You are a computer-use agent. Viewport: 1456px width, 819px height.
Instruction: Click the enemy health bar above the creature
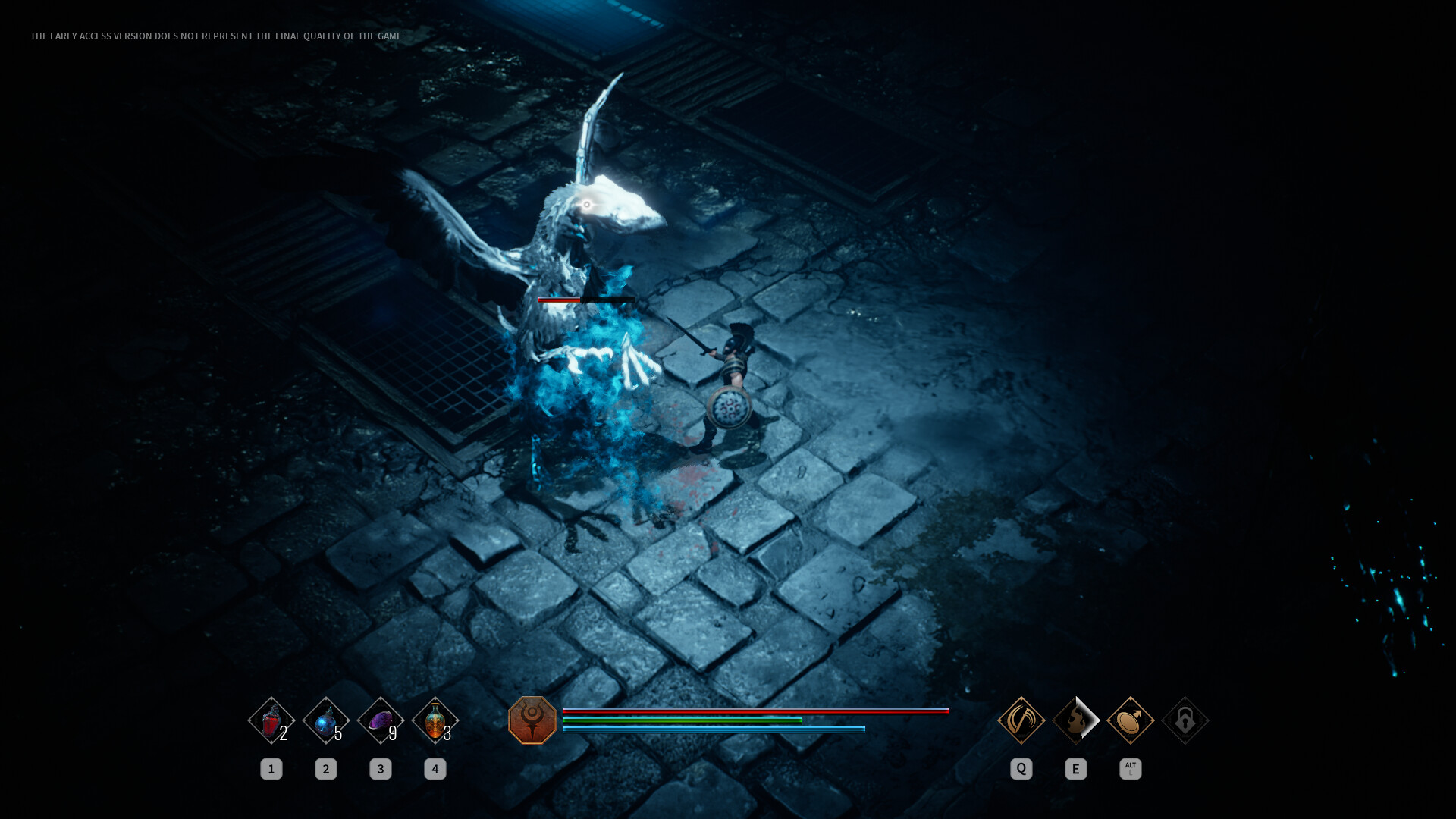(584, 300)
